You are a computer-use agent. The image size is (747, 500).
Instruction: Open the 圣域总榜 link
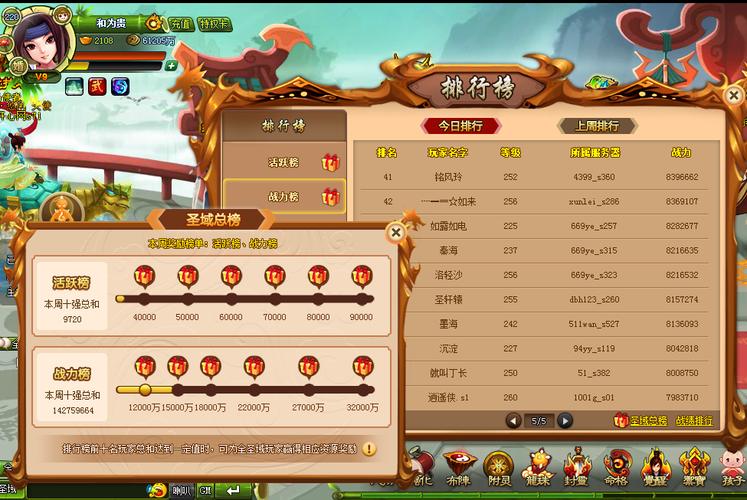pos(640,421)
